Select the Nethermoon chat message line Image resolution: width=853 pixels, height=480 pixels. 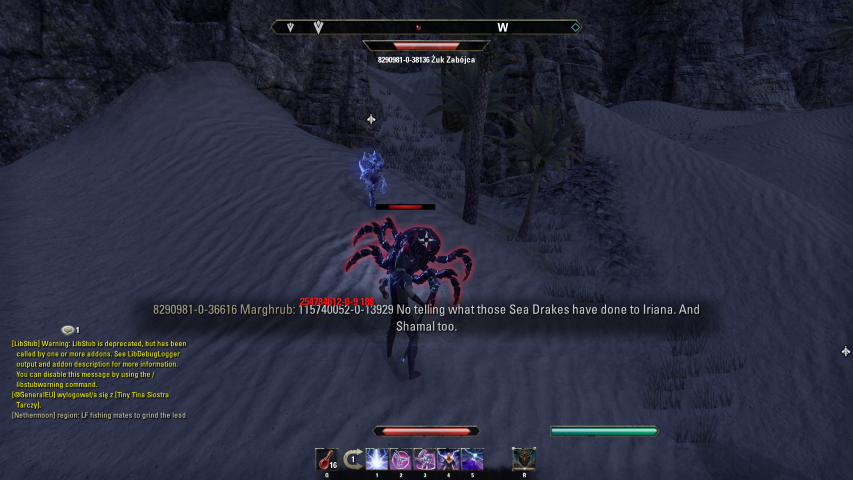point(98,415)
